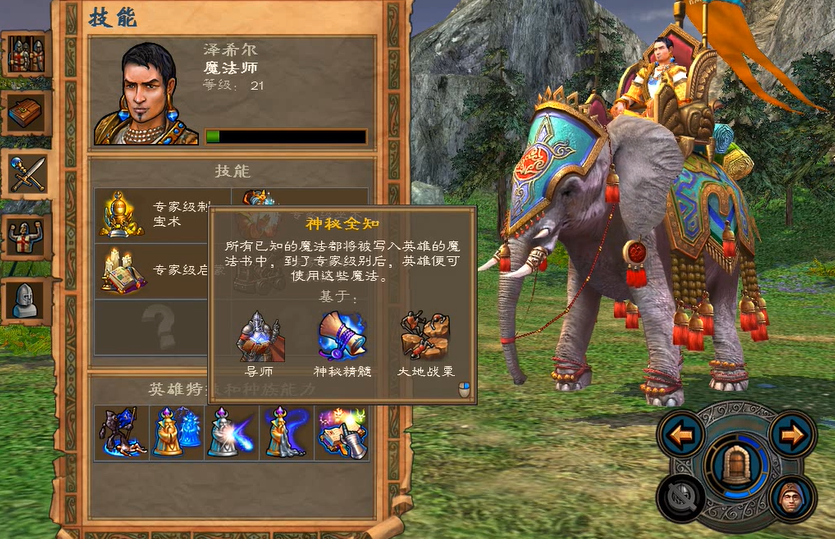Image resolution: width=835 pixels, height=539 pixels.
Task: Choose the Arcane Essence (神秘精髓) scroll icon
Action: click(342, 336)
